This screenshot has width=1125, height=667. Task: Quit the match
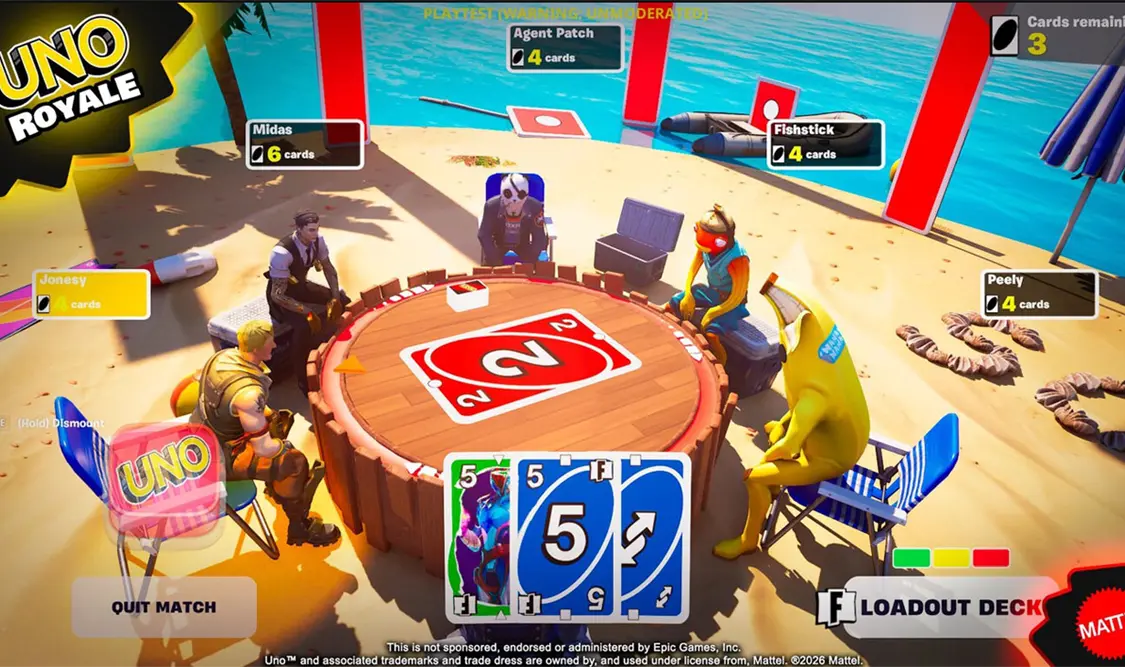click(163, 606)
